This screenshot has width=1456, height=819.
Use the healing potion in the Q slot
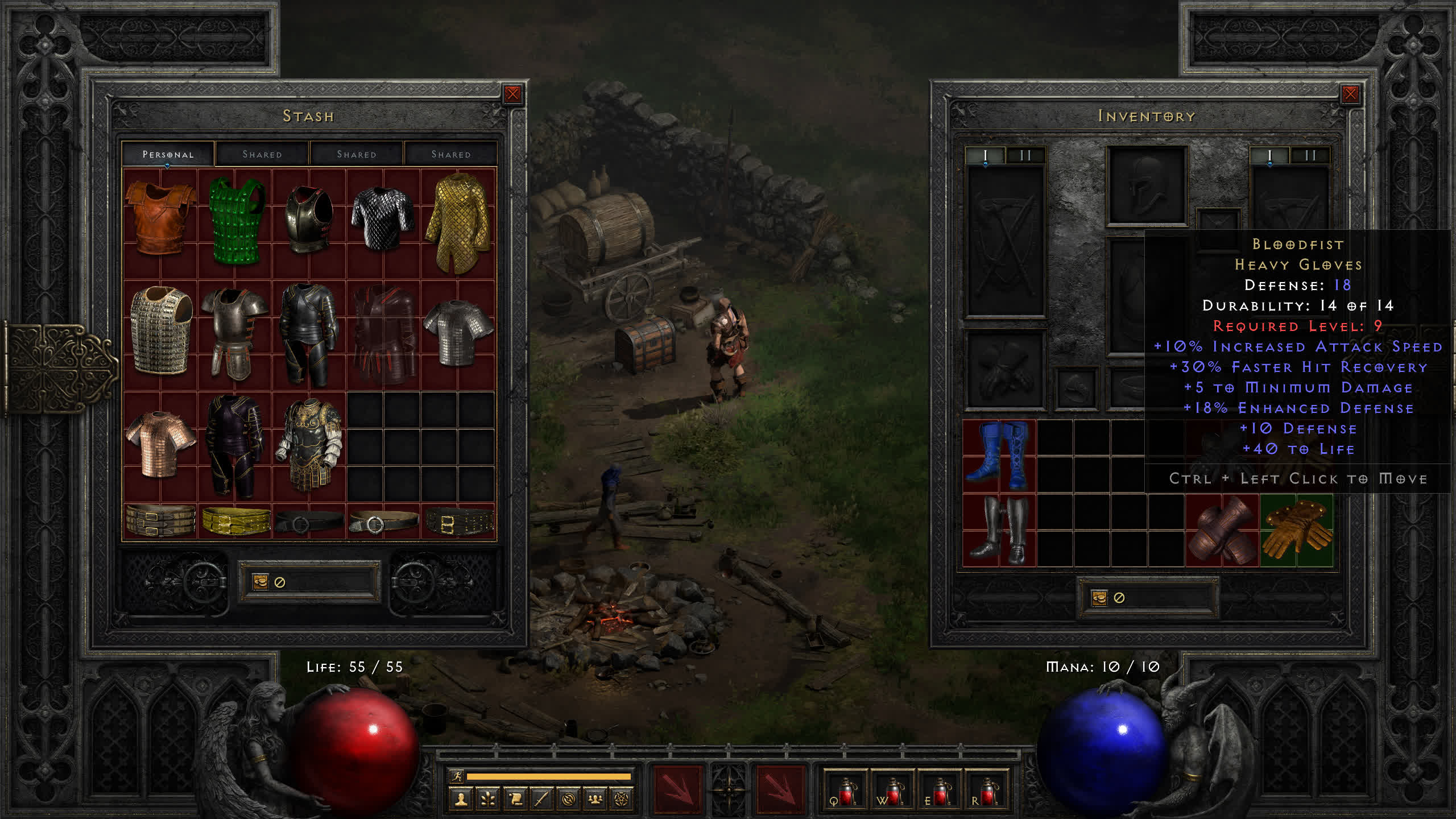[845, 791]
